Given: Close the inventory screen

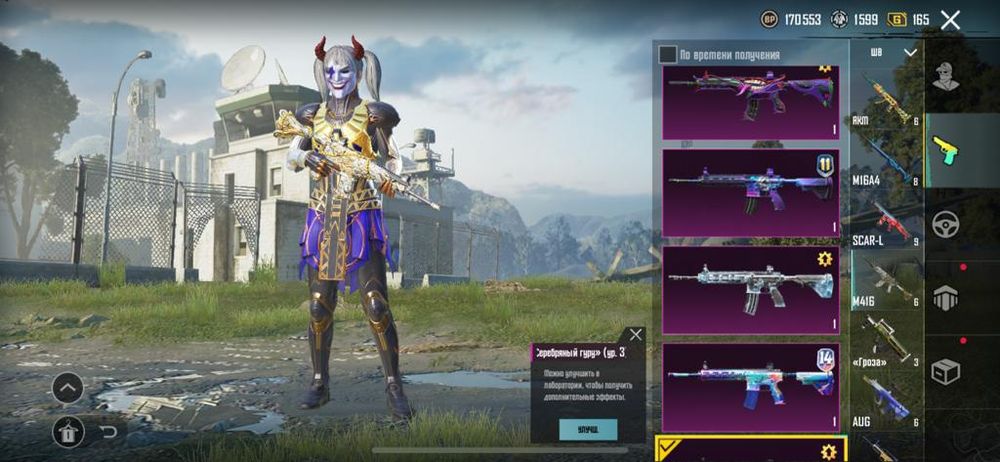Looking at the screenshot, I should pyautogui.click(x=950, y=19).
